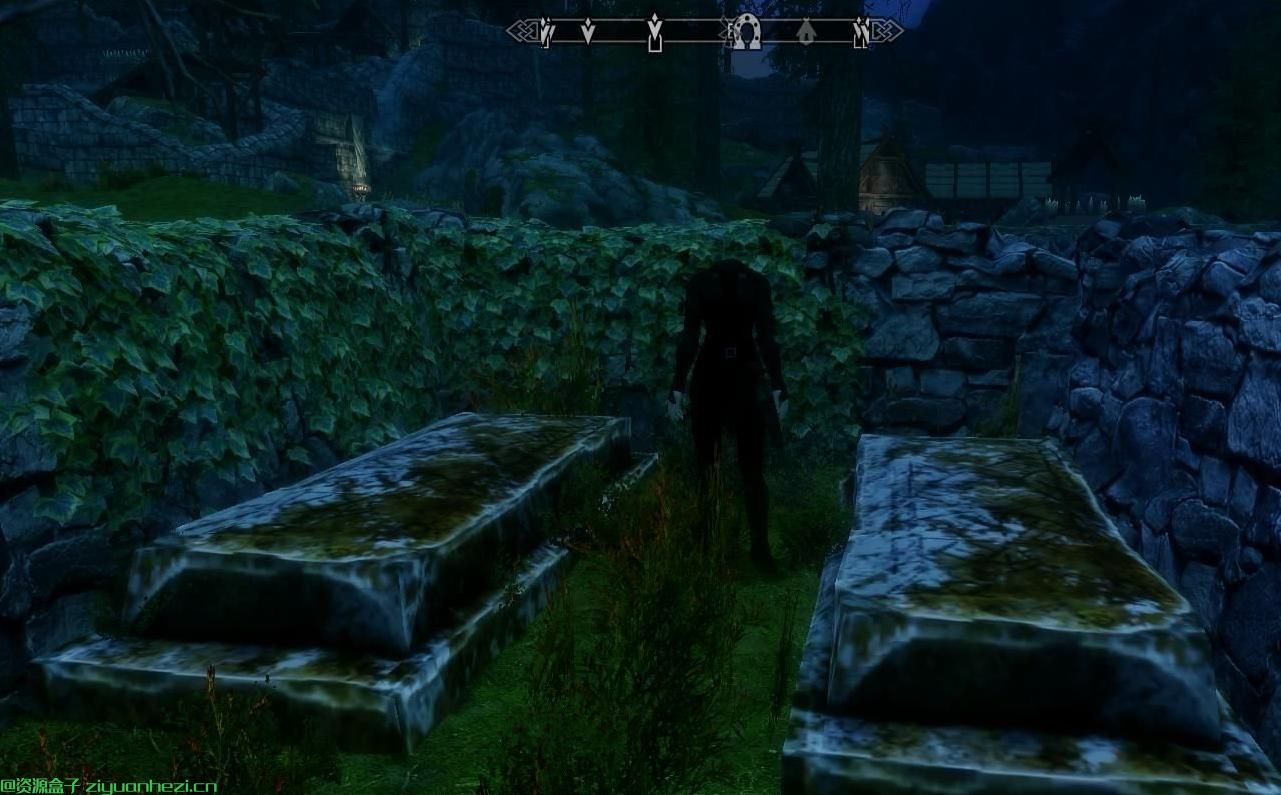1281x795 pixels.
Task: Click the horseshoe stable marker on the compass
Action: point(743,33)
